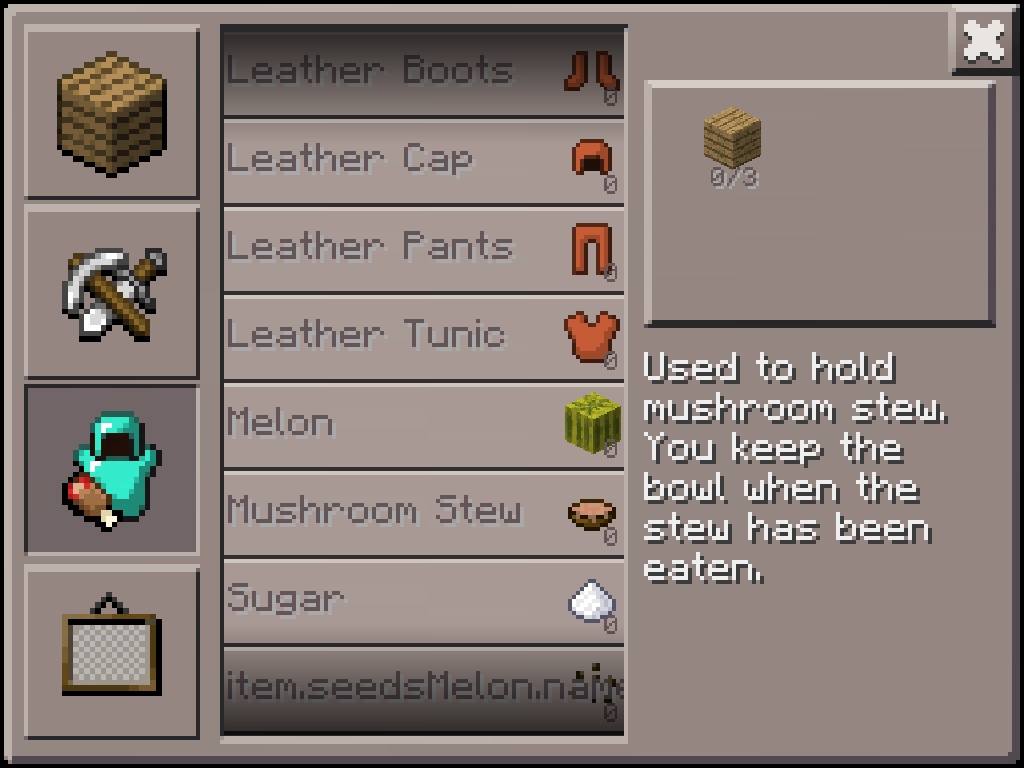
Task: Choose the Melon recipe entry
Action: pyautogui.click(x=423, y=424)
